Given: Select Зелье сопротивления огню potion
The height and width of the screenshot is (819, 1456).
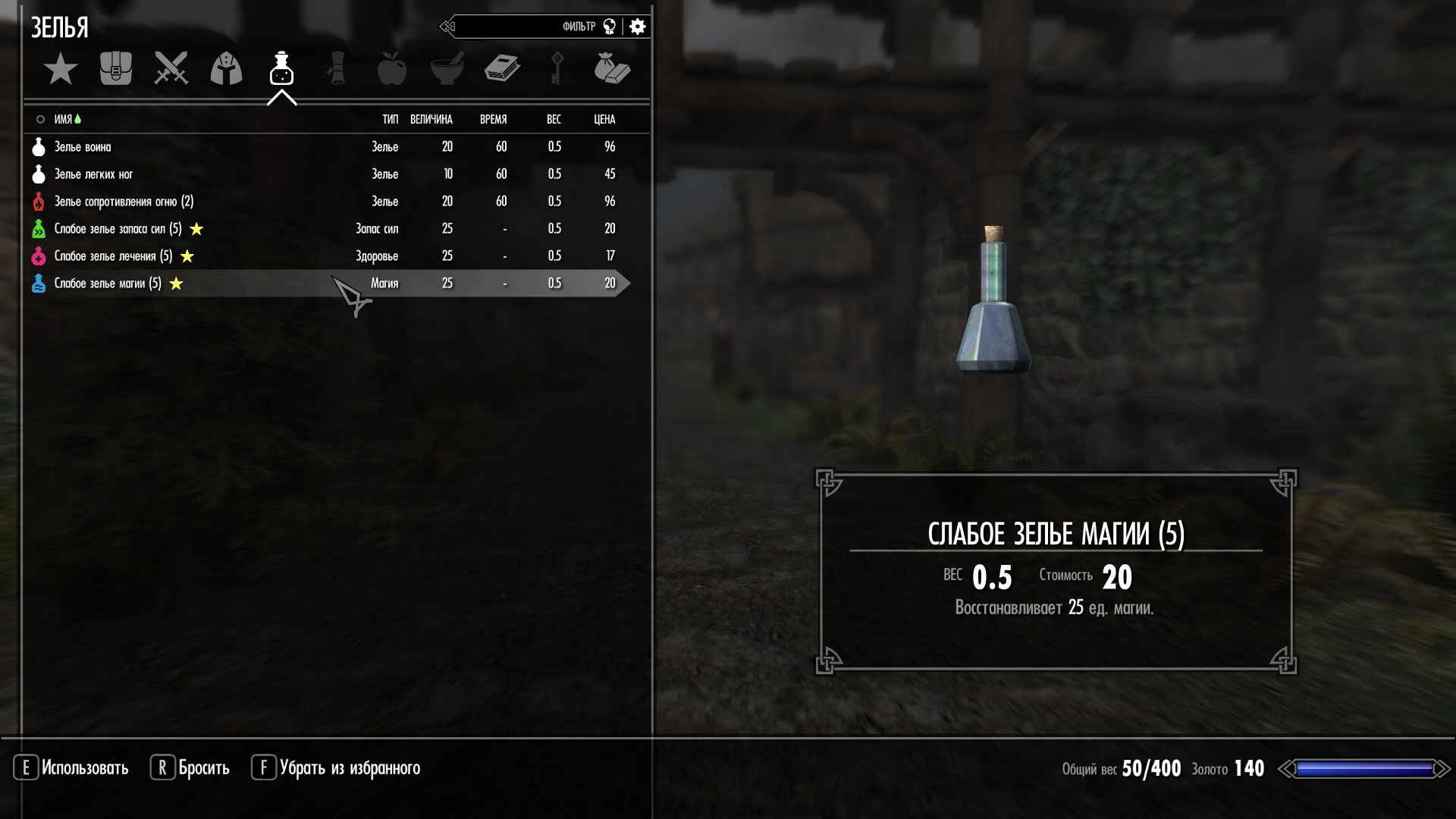Looking at the screenshot, I should click(x=124, y=202).
